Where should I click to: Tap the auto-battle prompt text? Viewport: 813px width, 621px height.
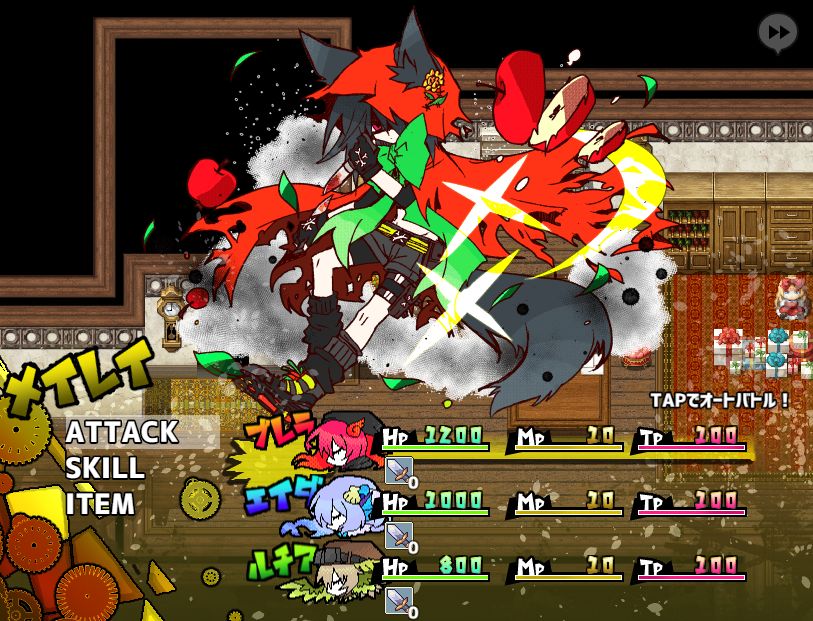coord(720,399)
